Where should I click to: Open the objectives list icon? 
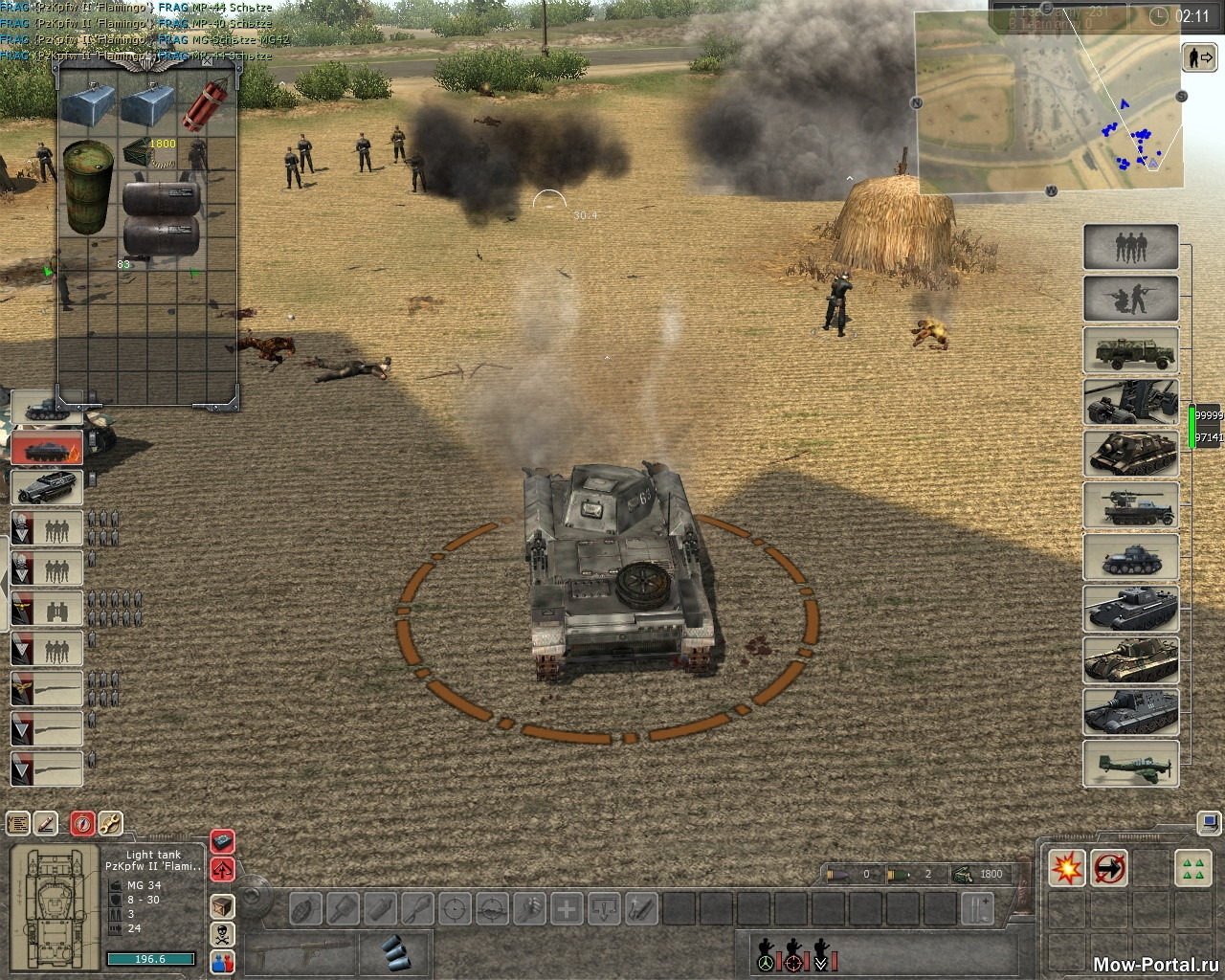[x=18, y=822]
